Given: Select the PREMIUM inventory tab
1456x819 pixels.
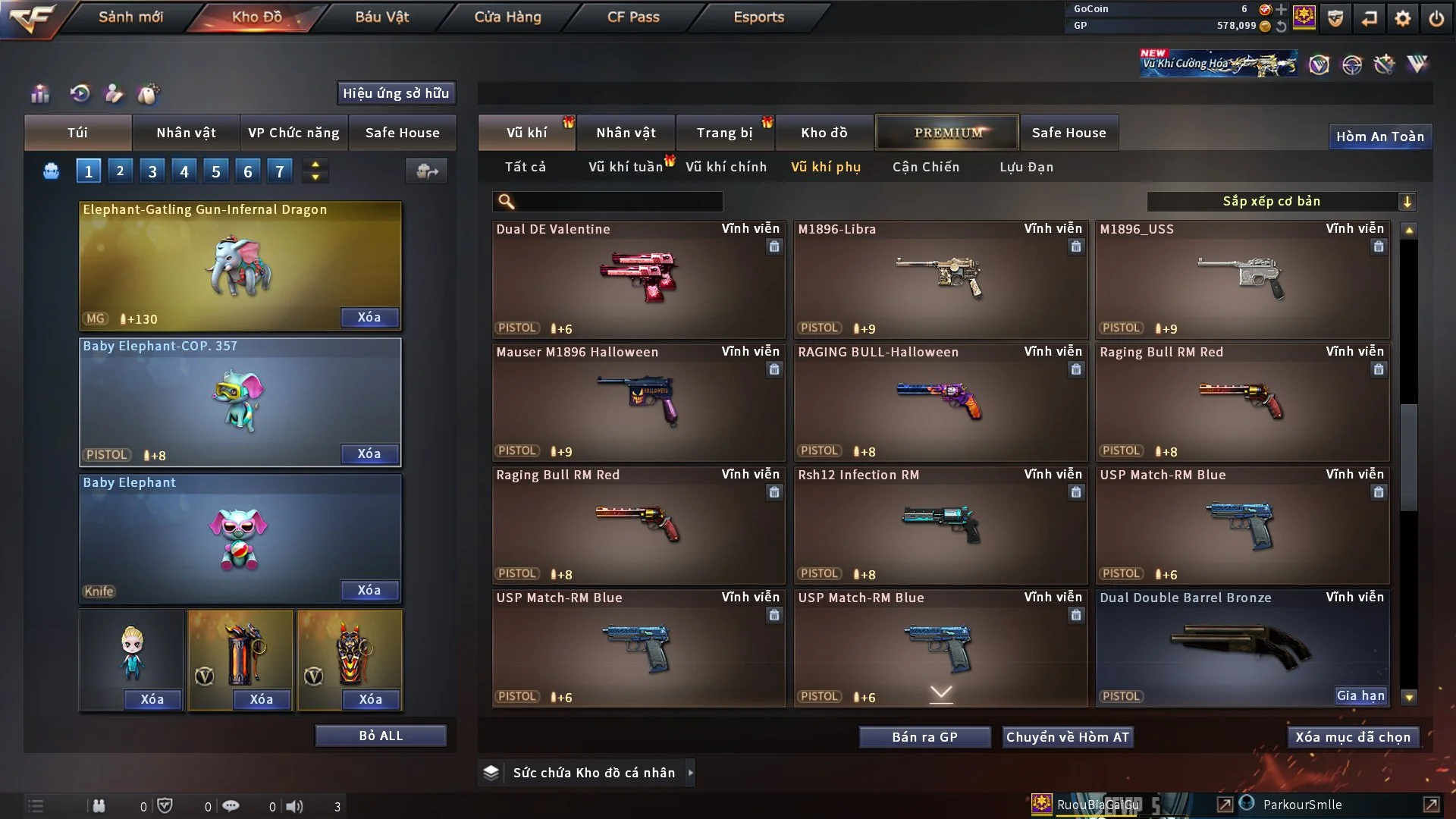Looking at the screenshot, I should (x=947, y=133).
